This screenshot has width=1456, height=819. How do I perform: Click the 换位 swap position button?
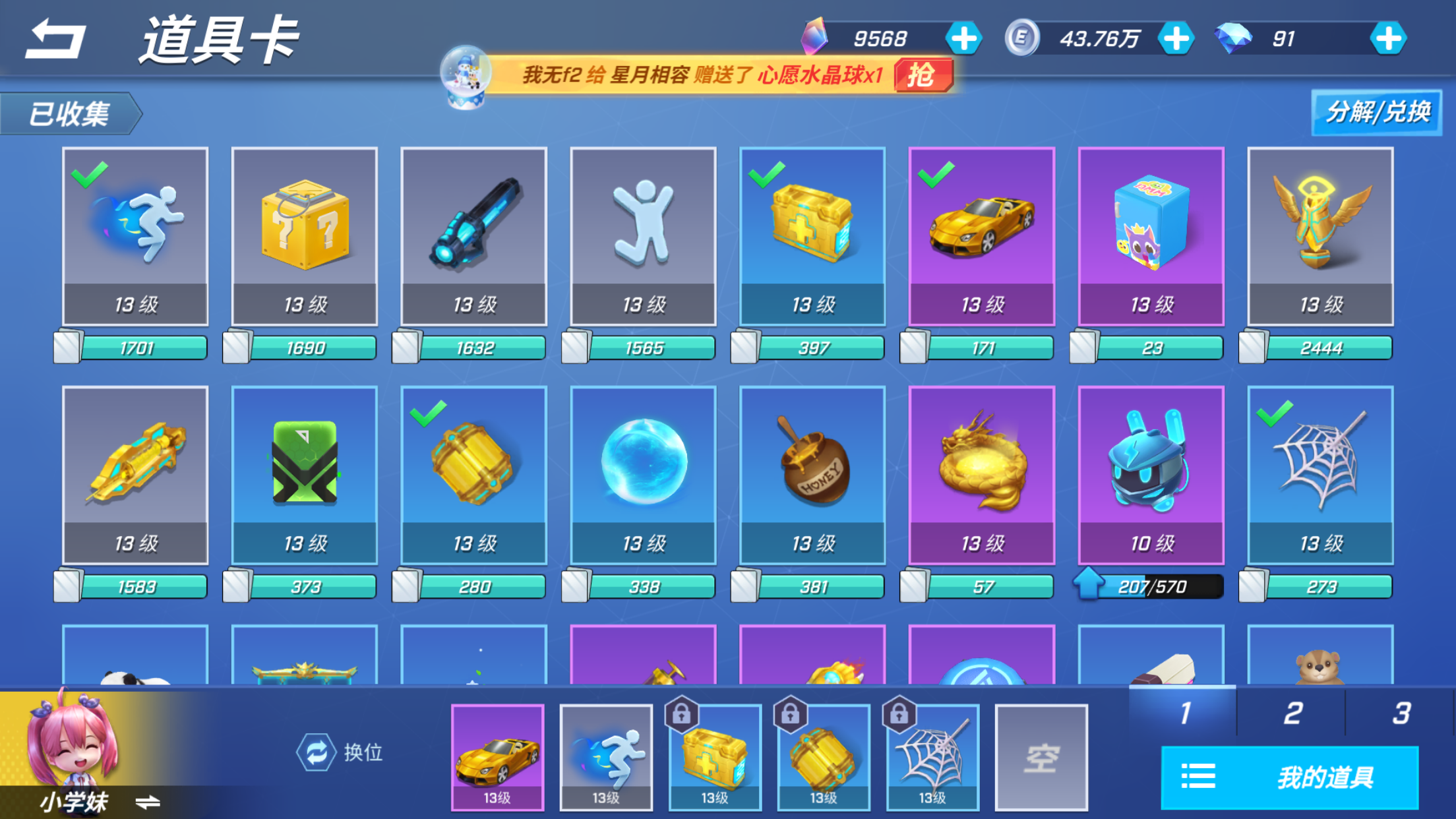click(340, 752)
